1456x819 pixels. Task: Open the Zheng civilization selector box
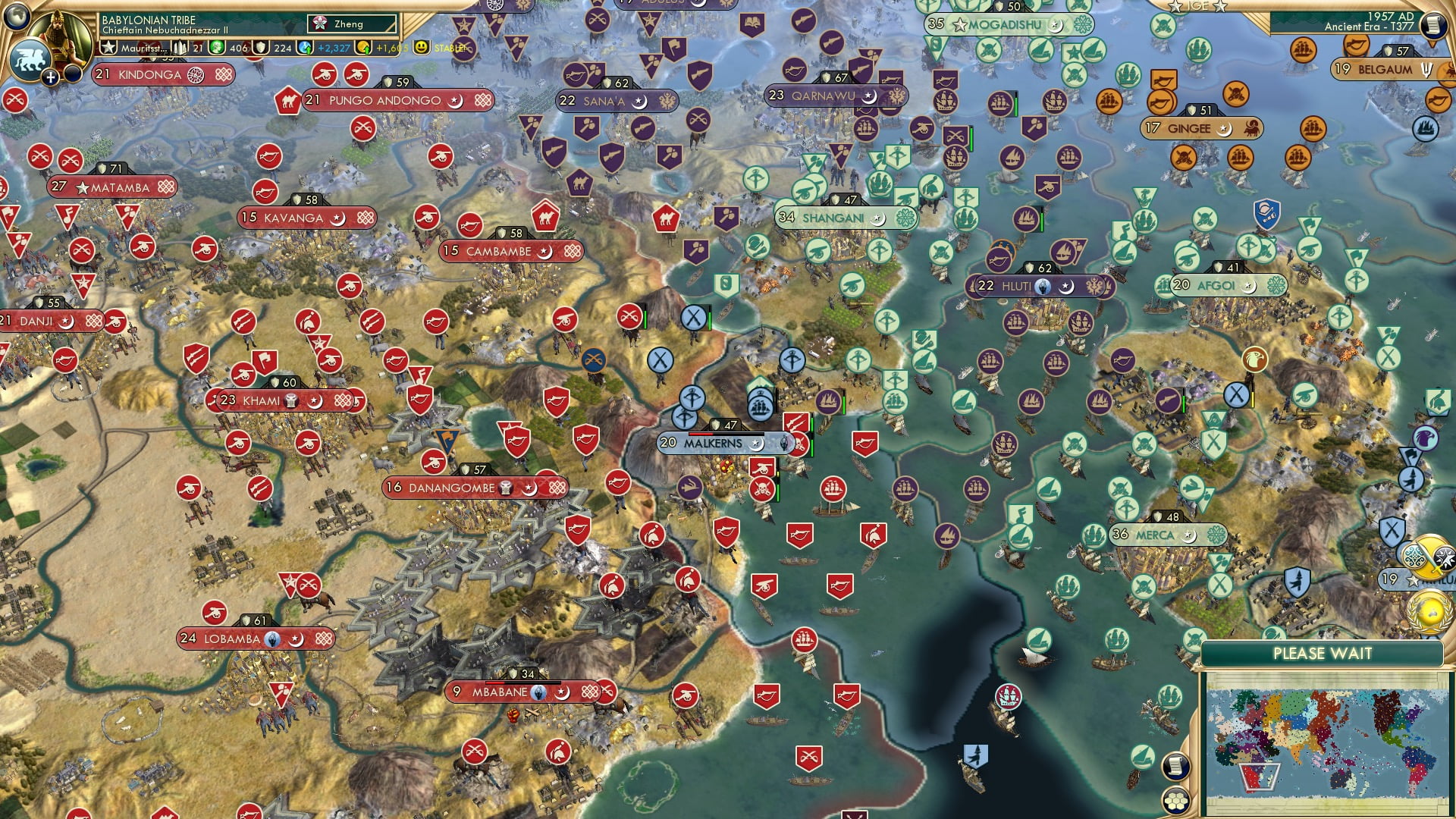(x=353, y=24)
